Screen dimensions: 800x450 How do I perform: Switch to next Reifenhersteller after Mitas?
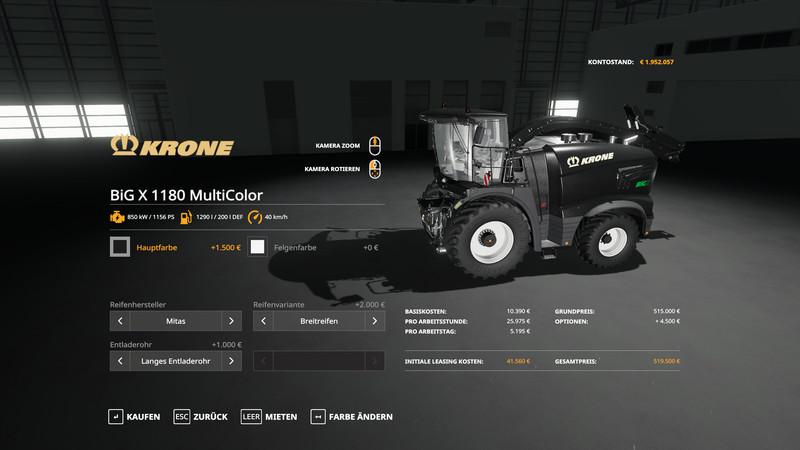coord(231,321)
